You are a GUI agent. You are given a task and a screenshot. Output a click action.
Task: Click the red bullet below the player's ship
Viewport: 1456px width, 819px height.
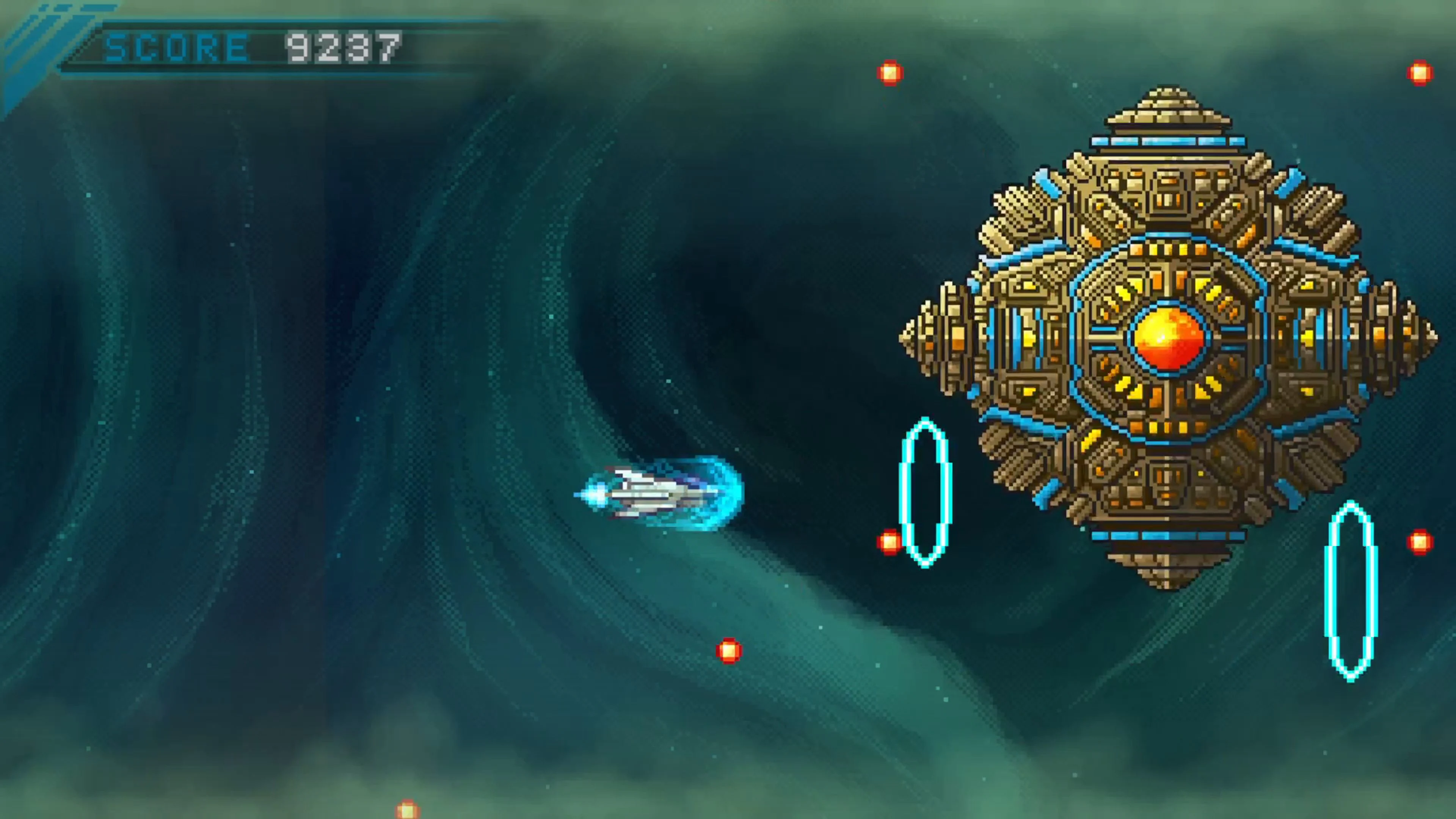[x=729, y=651]
